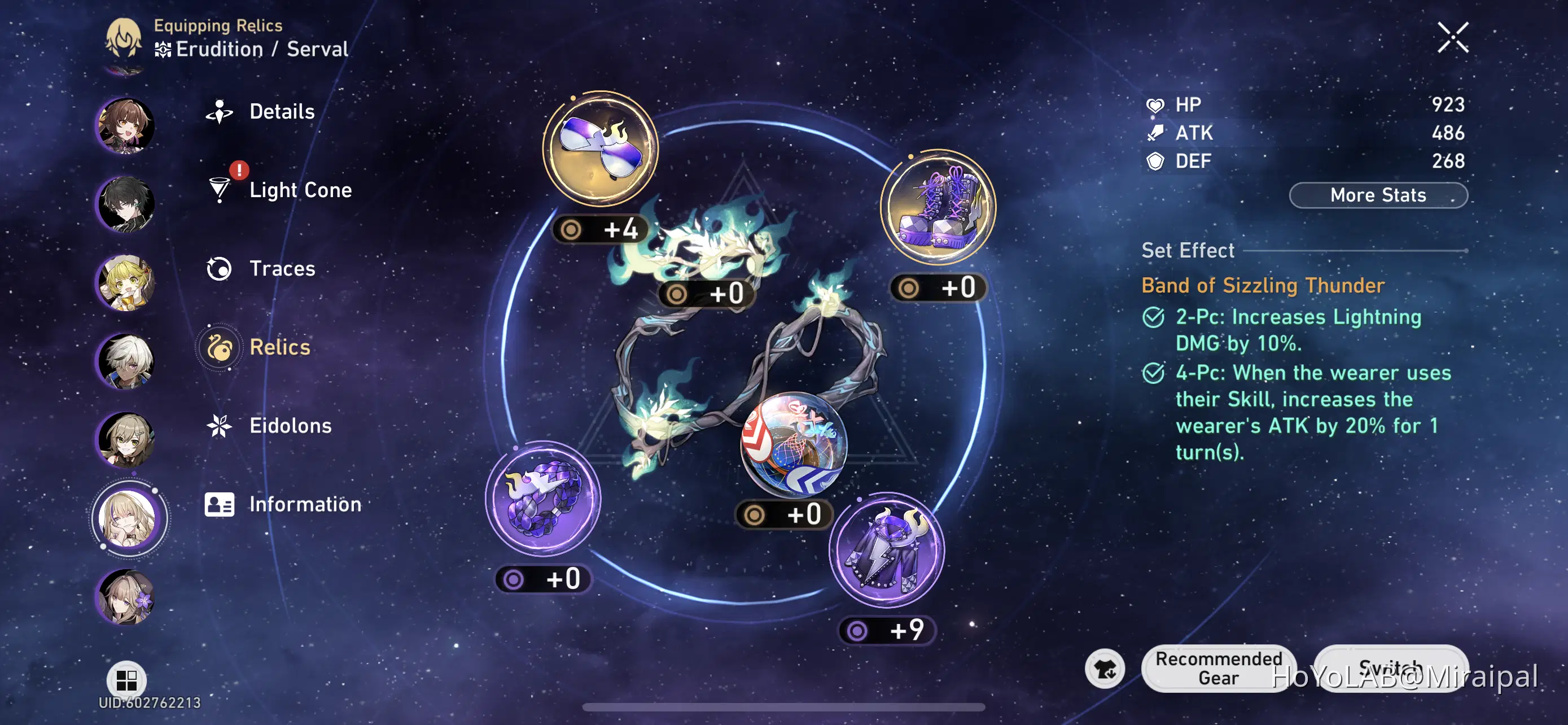Open Recommended Gear
The image size is (1568, 725).
click(x=1218, y=669)
